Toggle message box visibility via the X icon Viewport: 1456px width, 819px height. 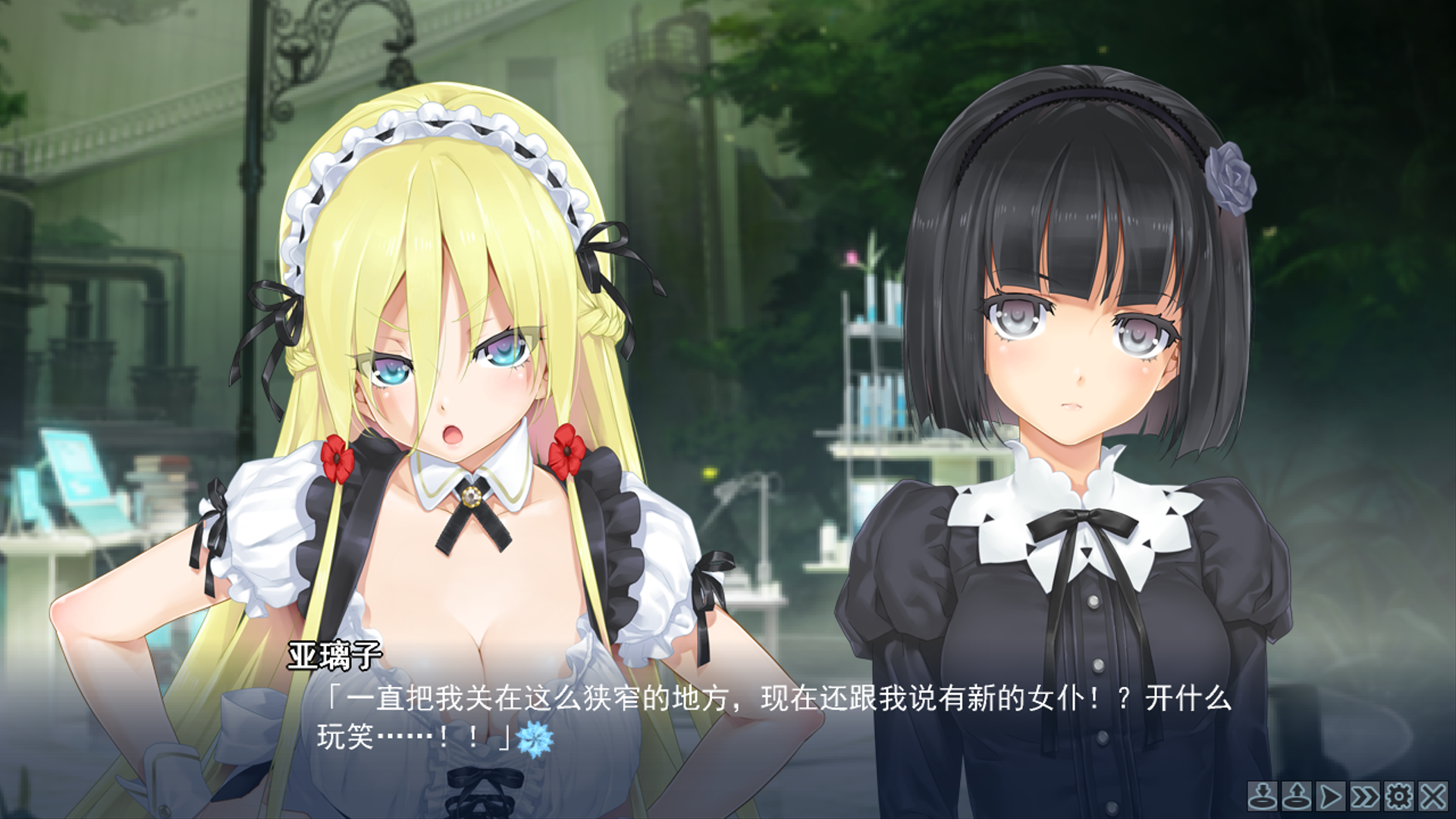click(x=1433, y=796)
